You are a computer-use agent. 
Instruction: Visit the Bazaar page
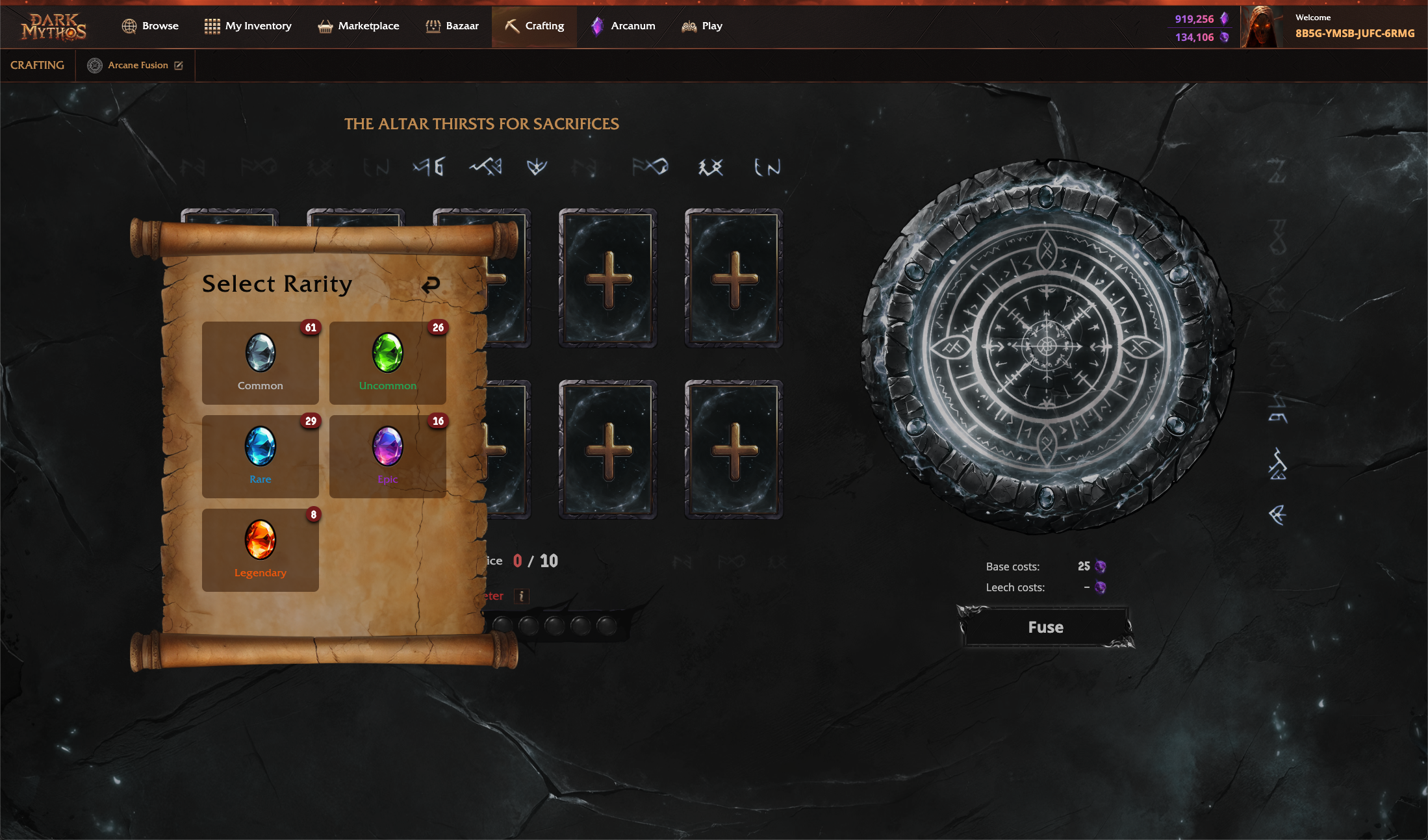coord(452,26)
